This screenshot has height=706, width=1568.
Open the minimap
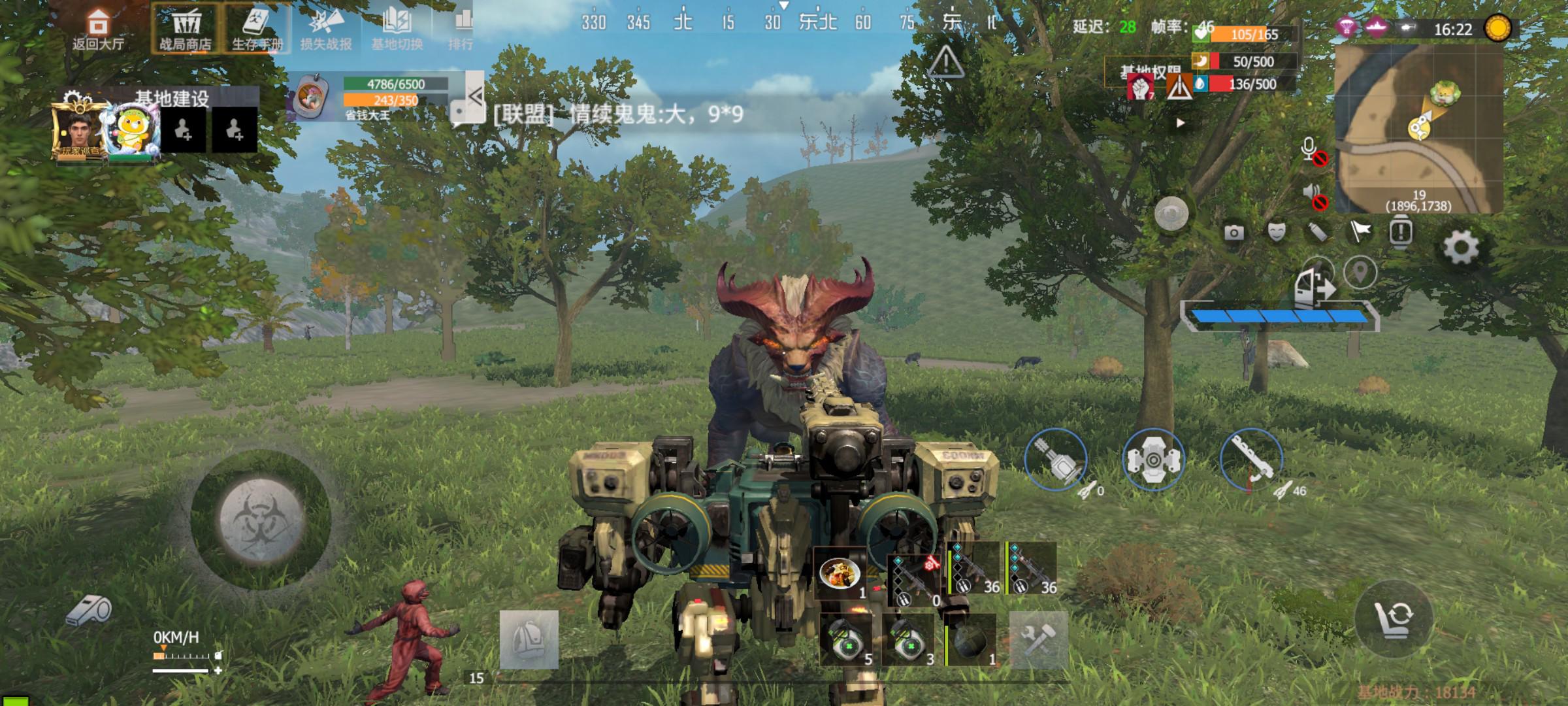click(x=1418, y=129)
